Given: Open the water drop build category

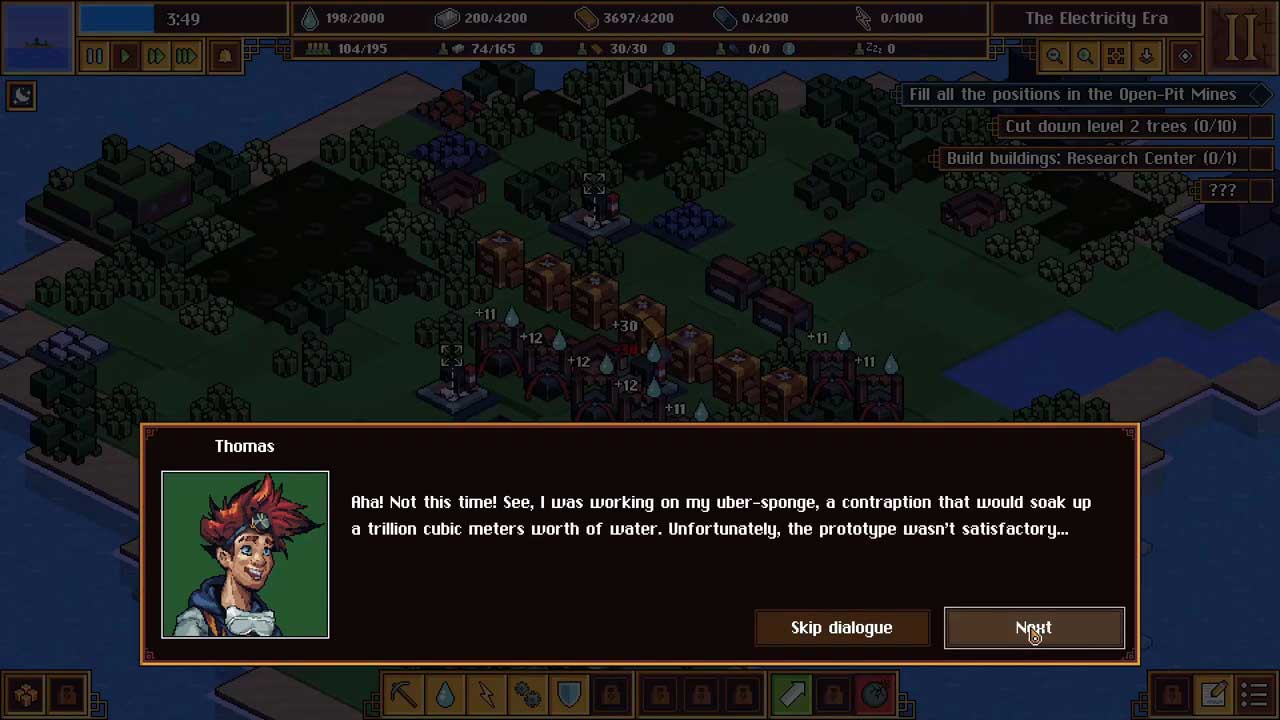Looking at the screenshot, I should point(445,694).
